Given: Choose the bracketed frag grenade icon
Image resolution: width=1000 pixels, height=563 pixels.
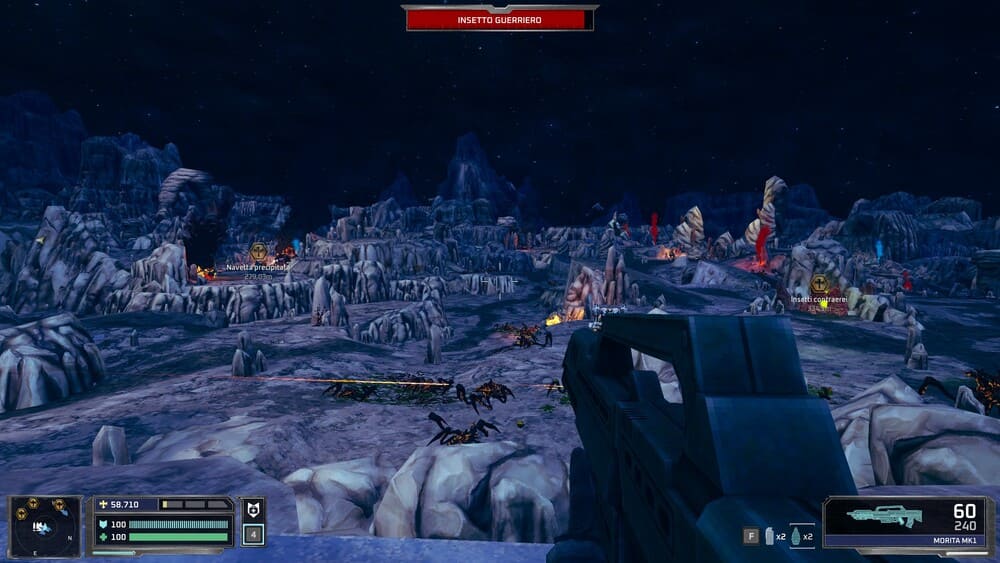Looking at the screenshot, I should (795, 537).
